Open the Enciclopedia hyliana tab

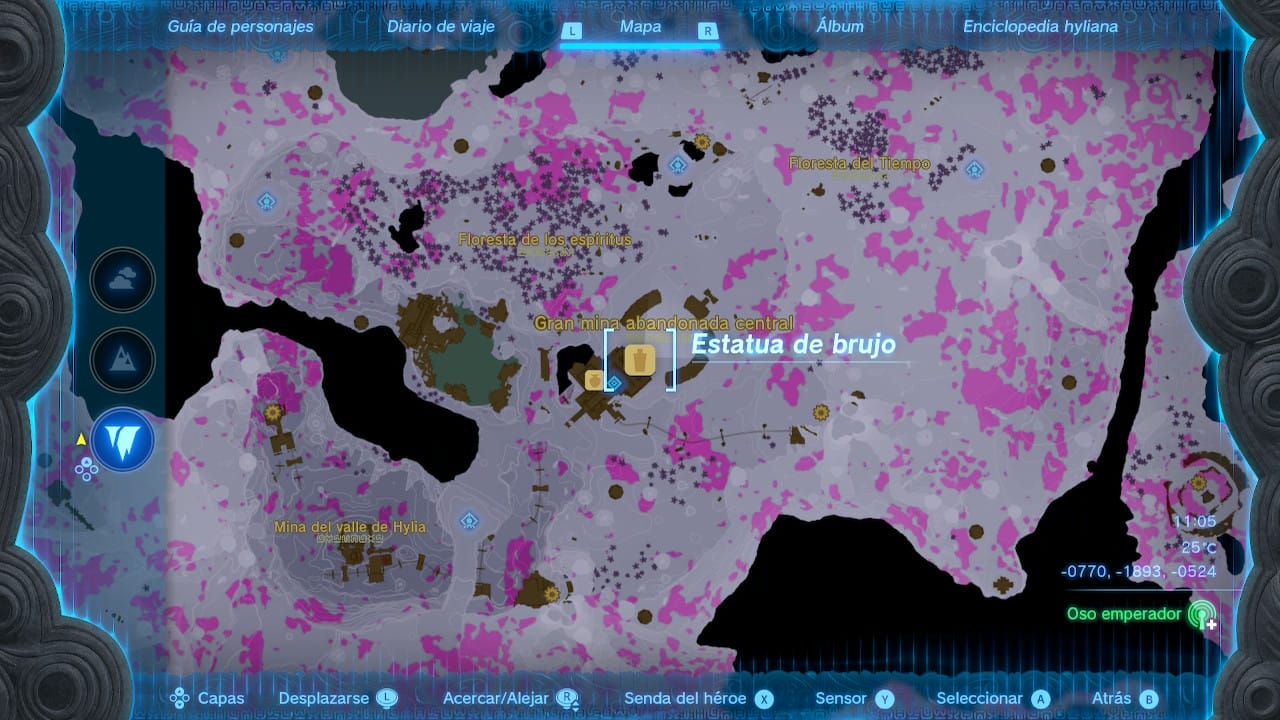pyautogui.click(x=1040, y=27)
